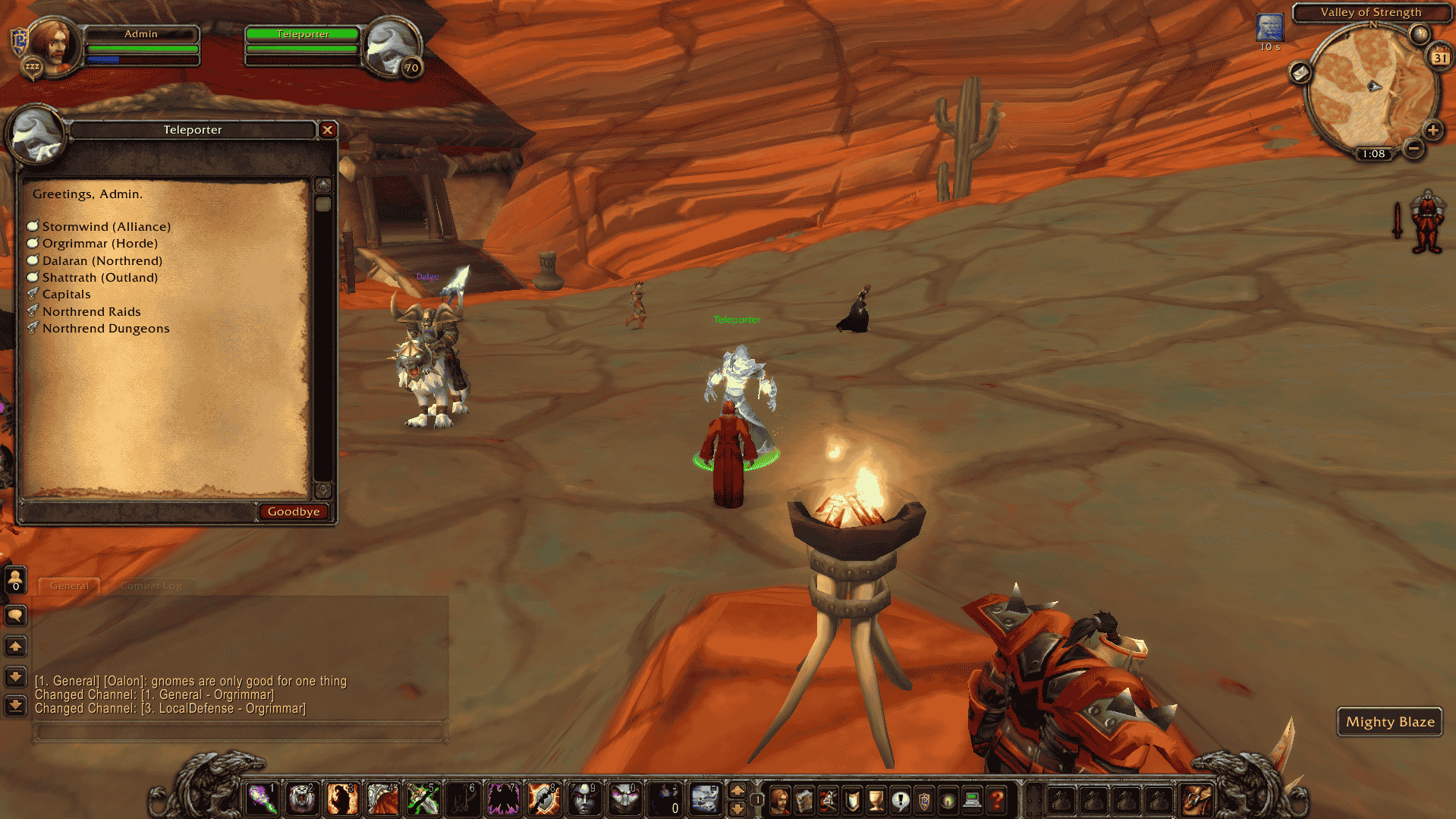Screen dimensions: 1456x819
Task: Open the Northrend Raids list
Action: 91,311
